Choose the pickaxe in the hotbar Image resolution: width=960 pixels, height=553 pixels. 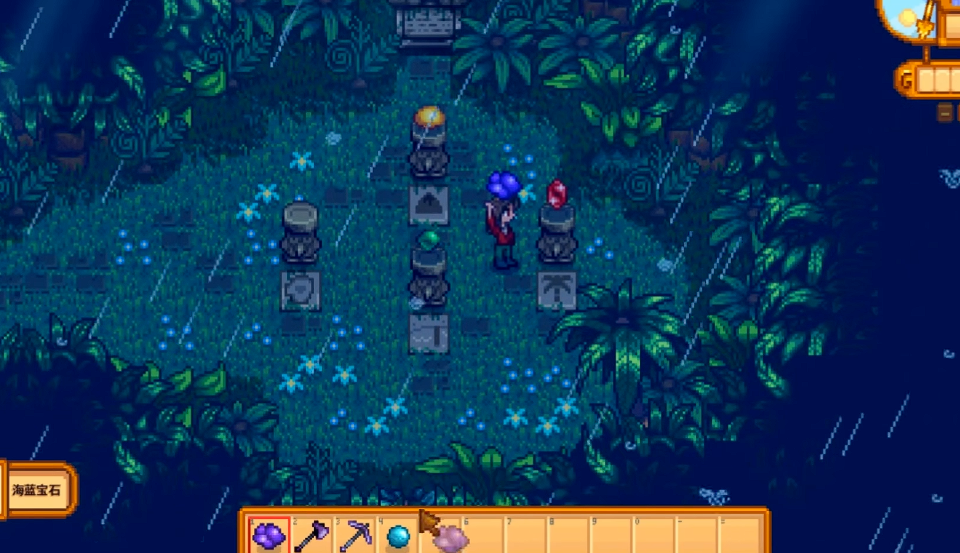point(355,536)
